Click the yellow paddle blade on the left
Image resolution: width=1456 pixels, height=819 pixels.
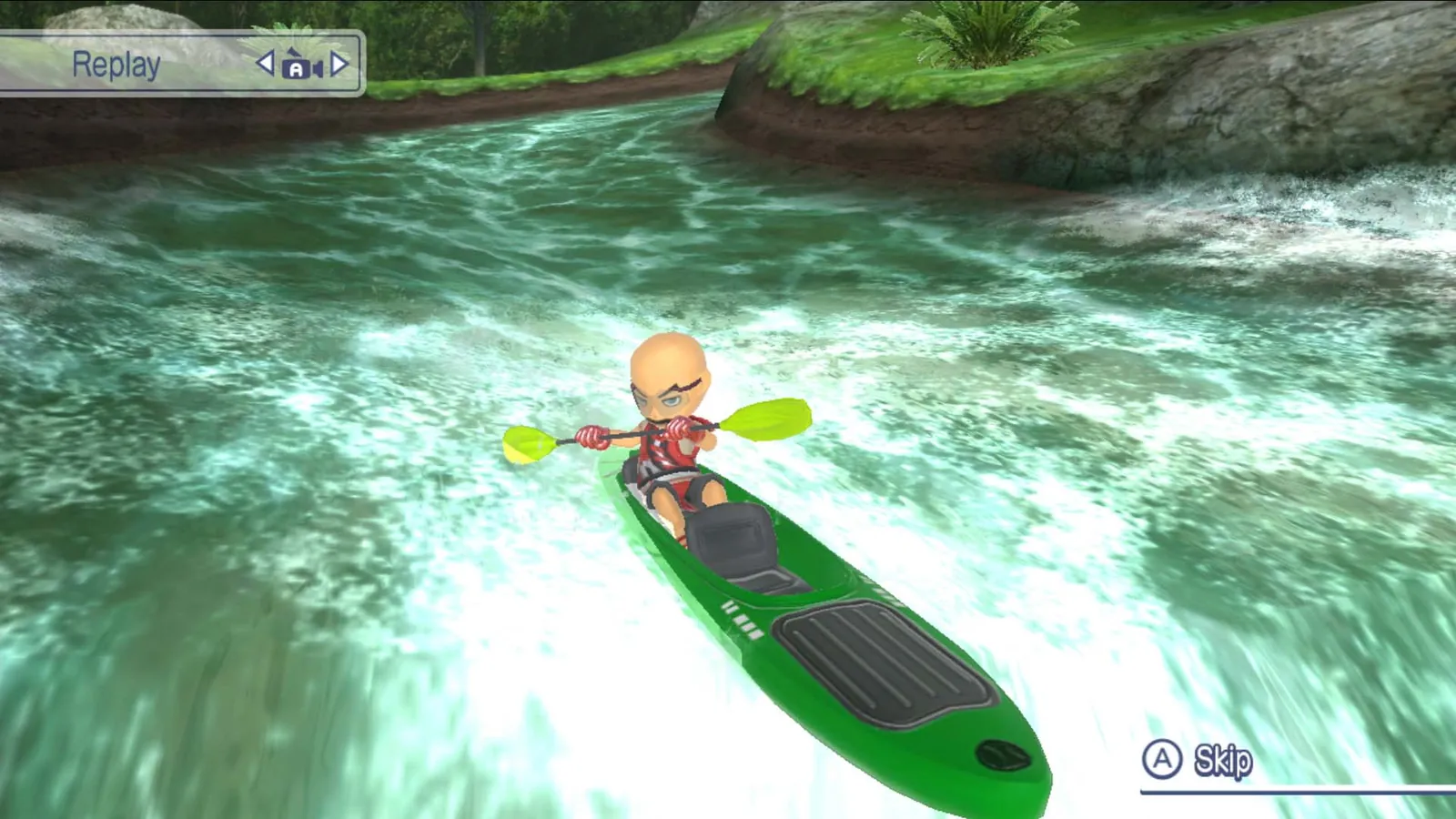tap(531, 446)
